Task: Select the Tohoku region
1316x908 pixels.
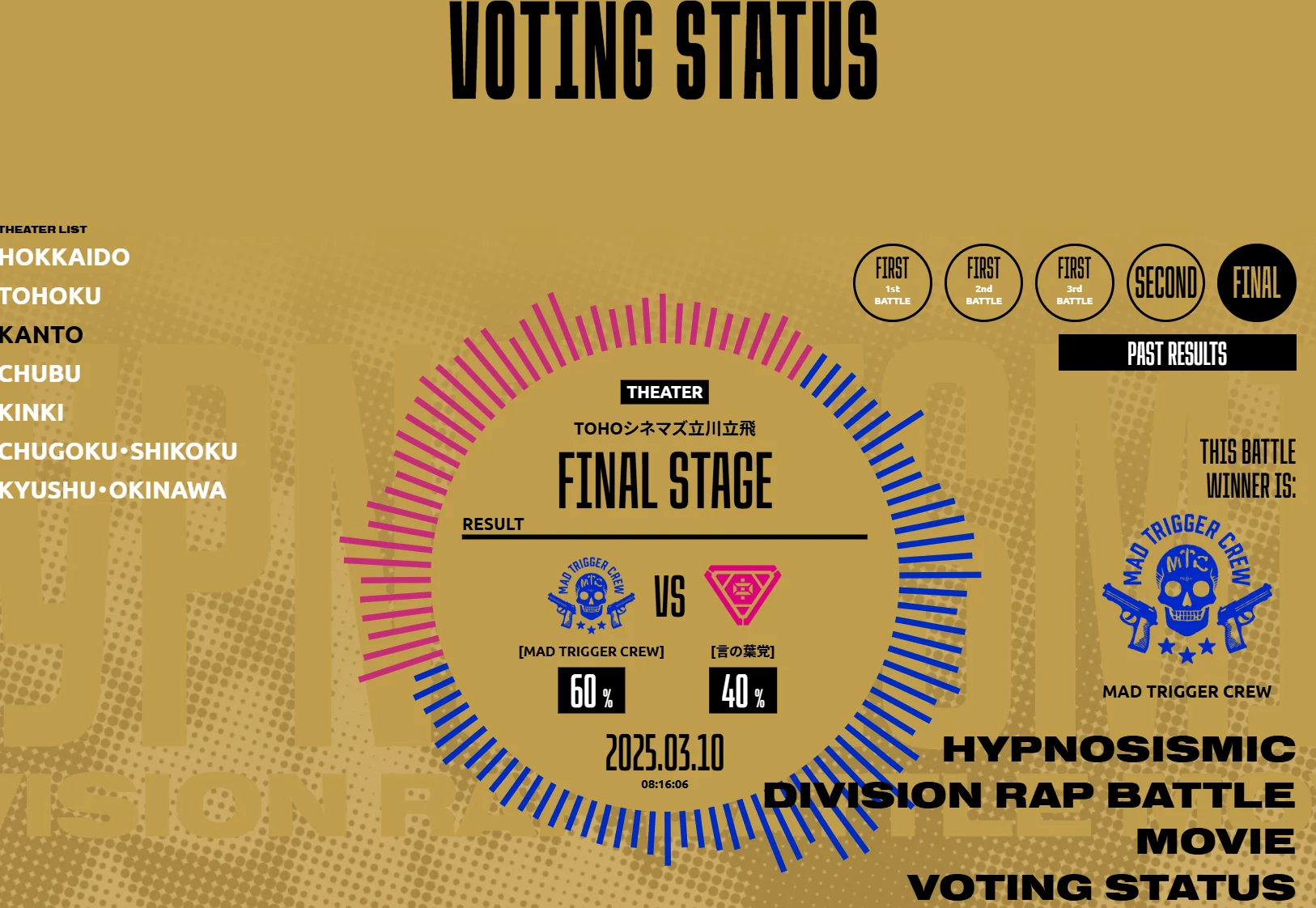Action: (50, 296)
